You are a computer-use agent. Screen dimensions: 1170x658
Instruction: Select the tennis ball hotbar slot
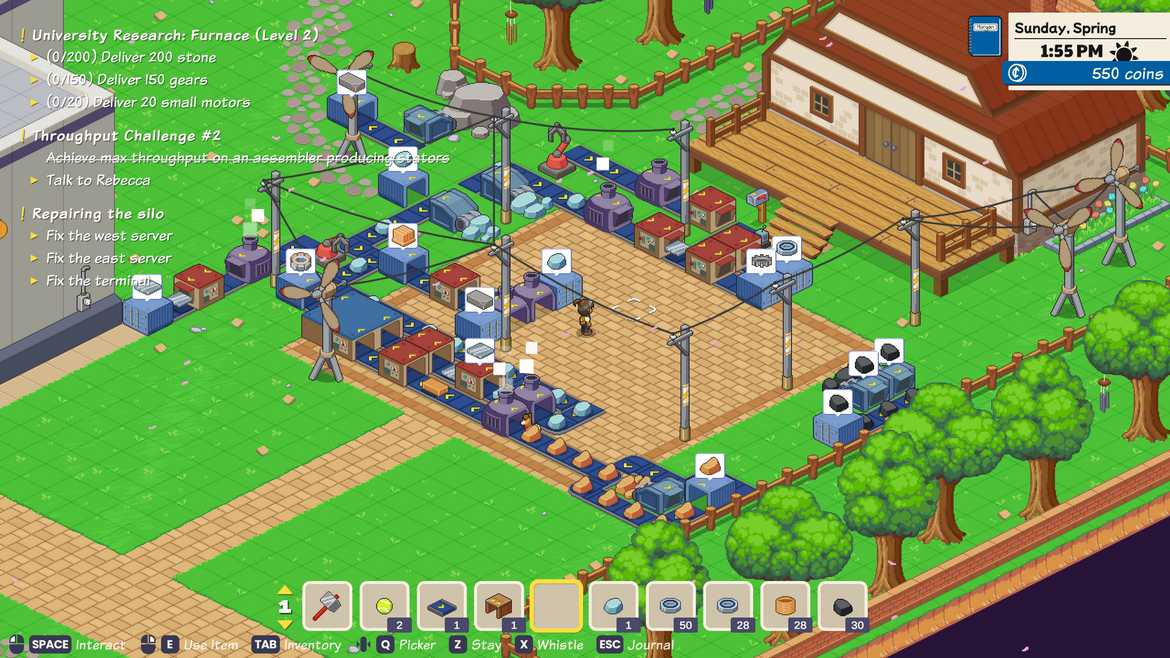coord(385,606)
